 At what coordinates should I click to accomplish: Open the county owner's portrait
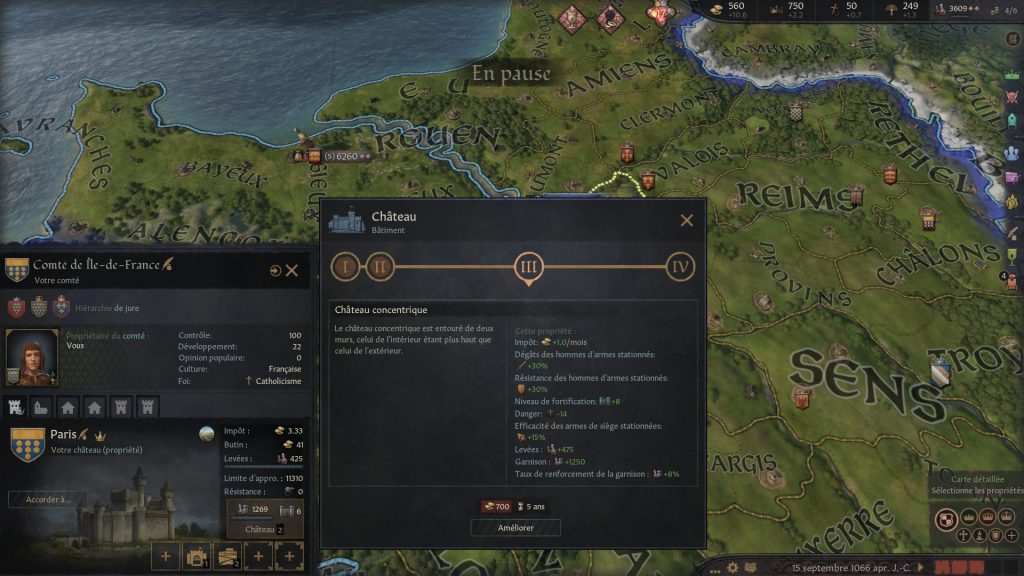(x=30, y=357)
